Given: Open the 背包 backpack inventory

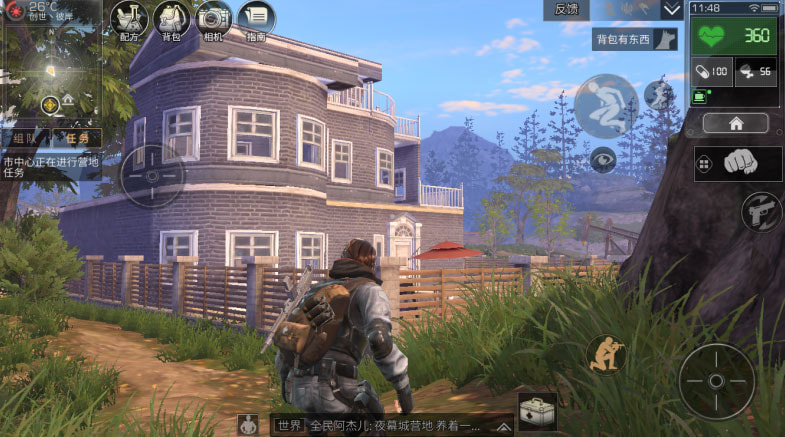Looking at the screenshot, I should point(172,19).
